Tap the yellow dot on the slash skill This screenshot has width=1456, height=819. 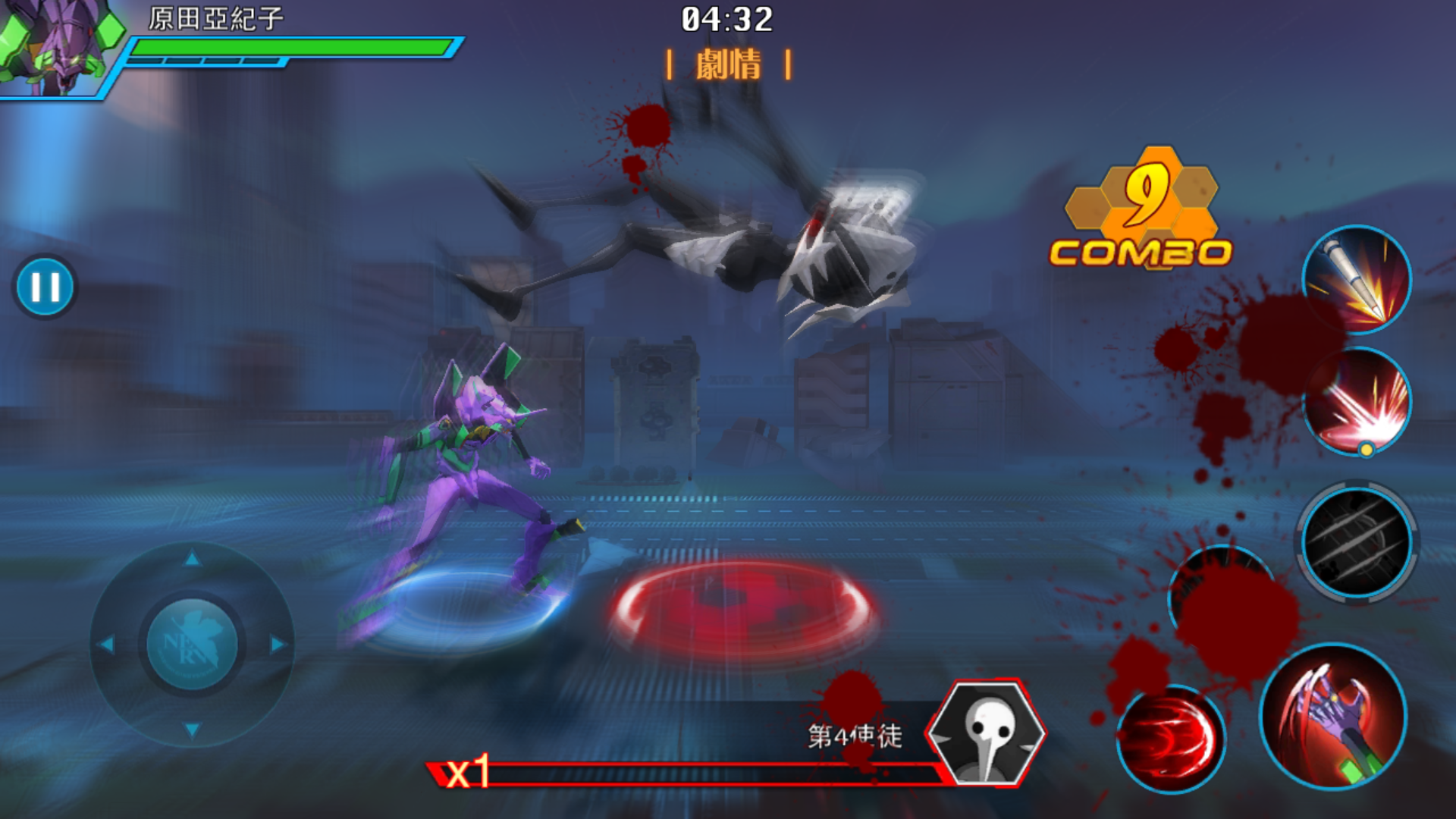[x=1366, y=448]
